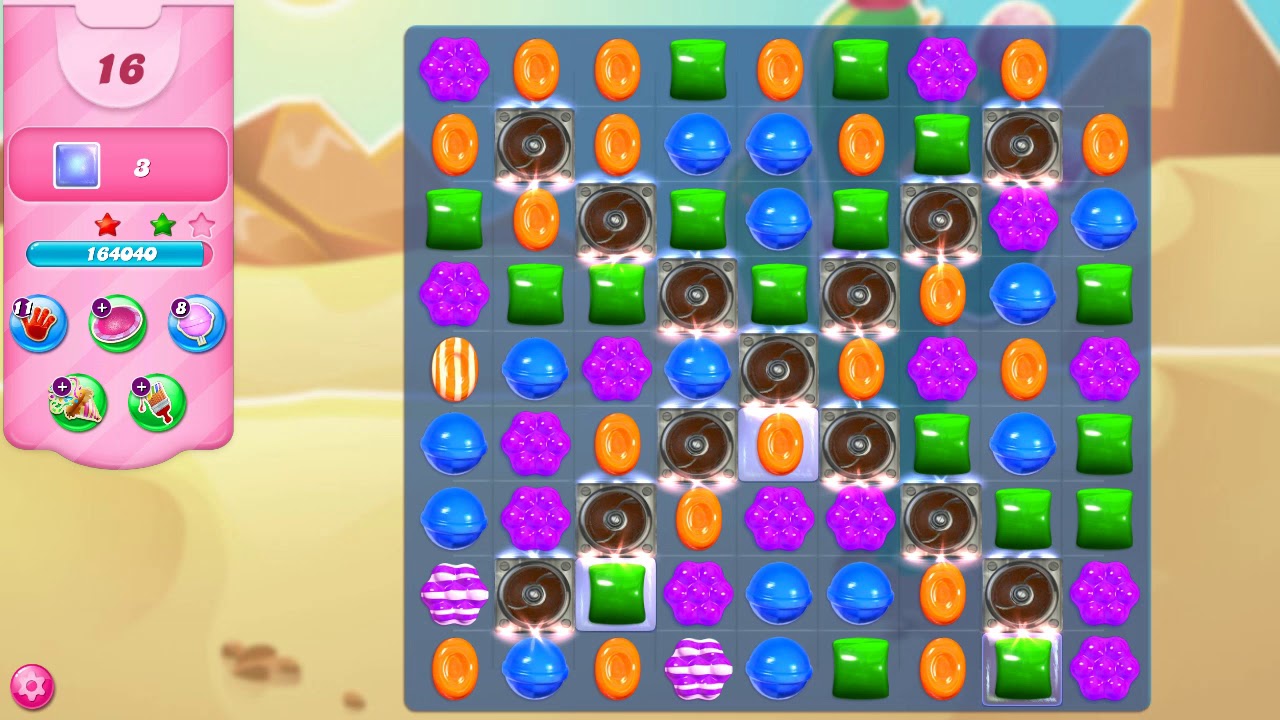
Task: Click the blue score progress bar showing 164040
Action: pyautogui.click(x=118, y=254)
